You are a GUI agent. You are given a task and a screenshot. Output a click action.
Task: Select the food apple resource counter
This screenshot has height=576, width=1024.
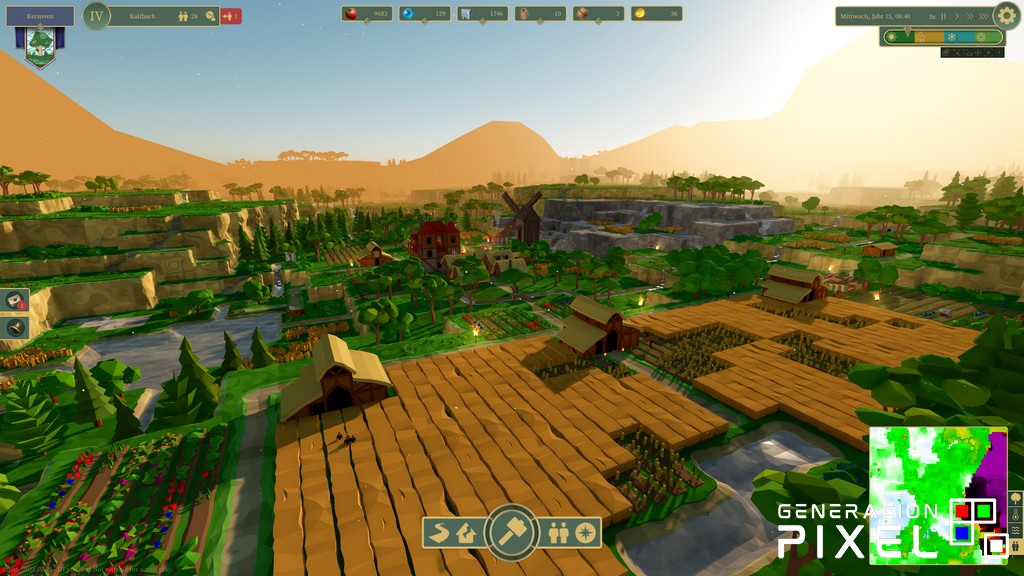pos(367,14)
